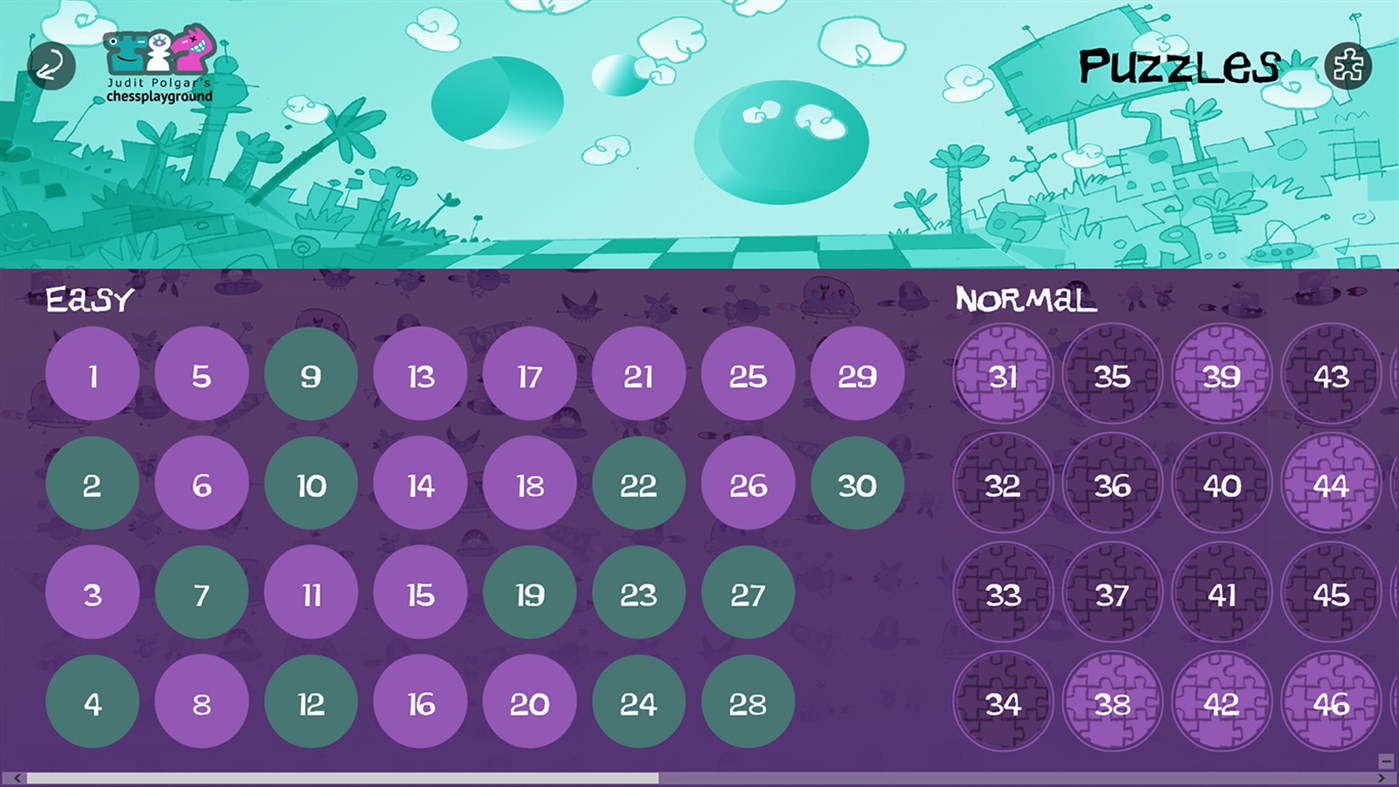Select locked puzzle 33
1399x787 pixels.
(1004, 593)
